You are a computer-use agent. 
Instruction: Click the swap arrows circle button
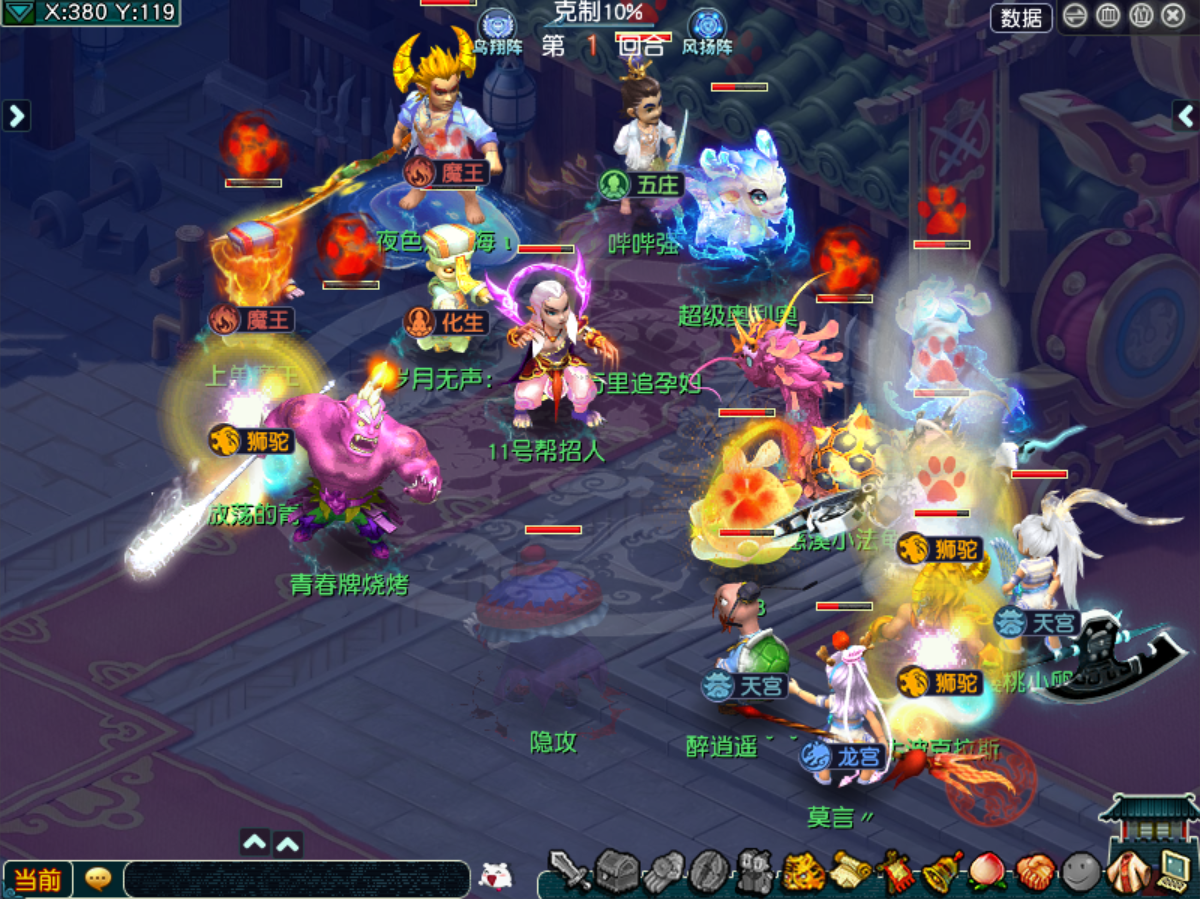1076,16
